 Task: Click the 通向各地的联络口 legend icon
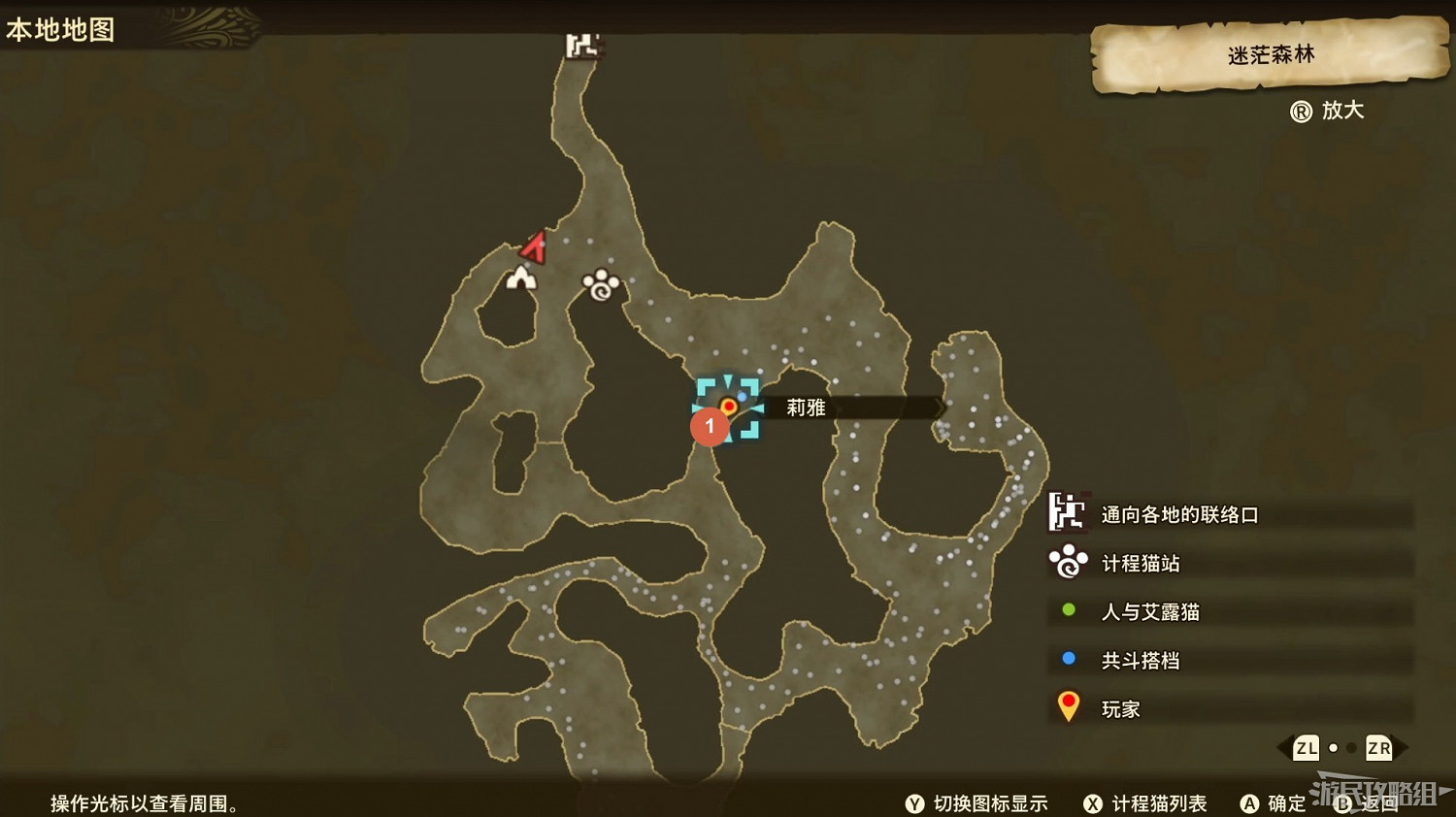click(1068, 514)
